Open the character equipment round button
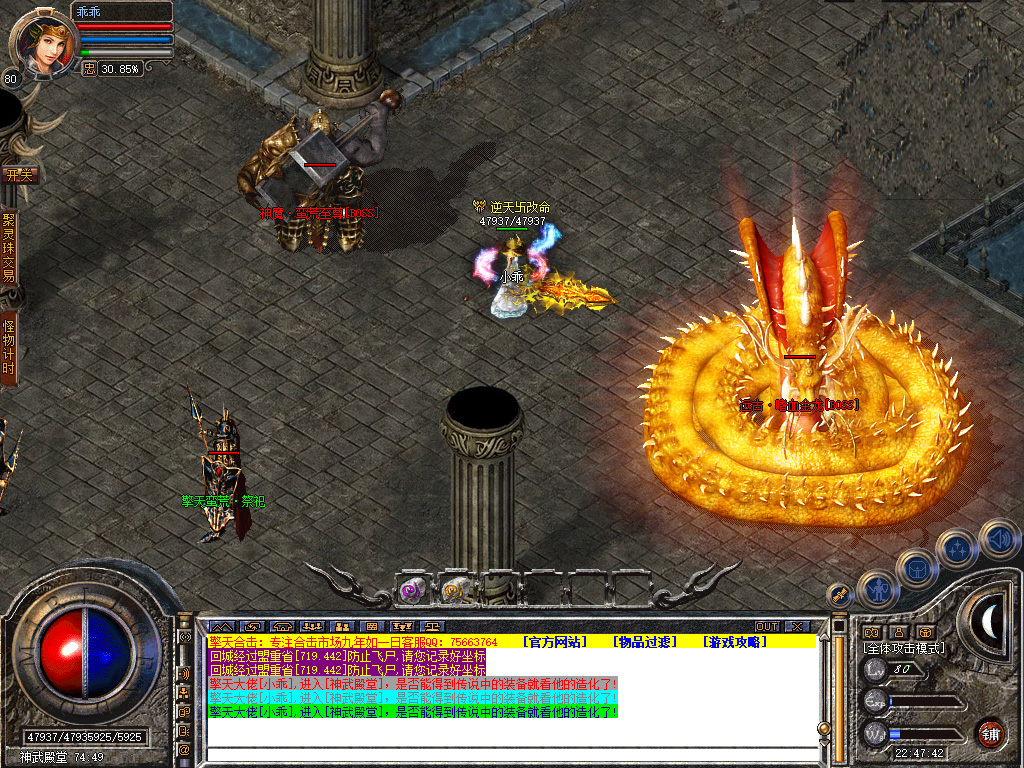The image size is (1024, 768). coord(878,589)
